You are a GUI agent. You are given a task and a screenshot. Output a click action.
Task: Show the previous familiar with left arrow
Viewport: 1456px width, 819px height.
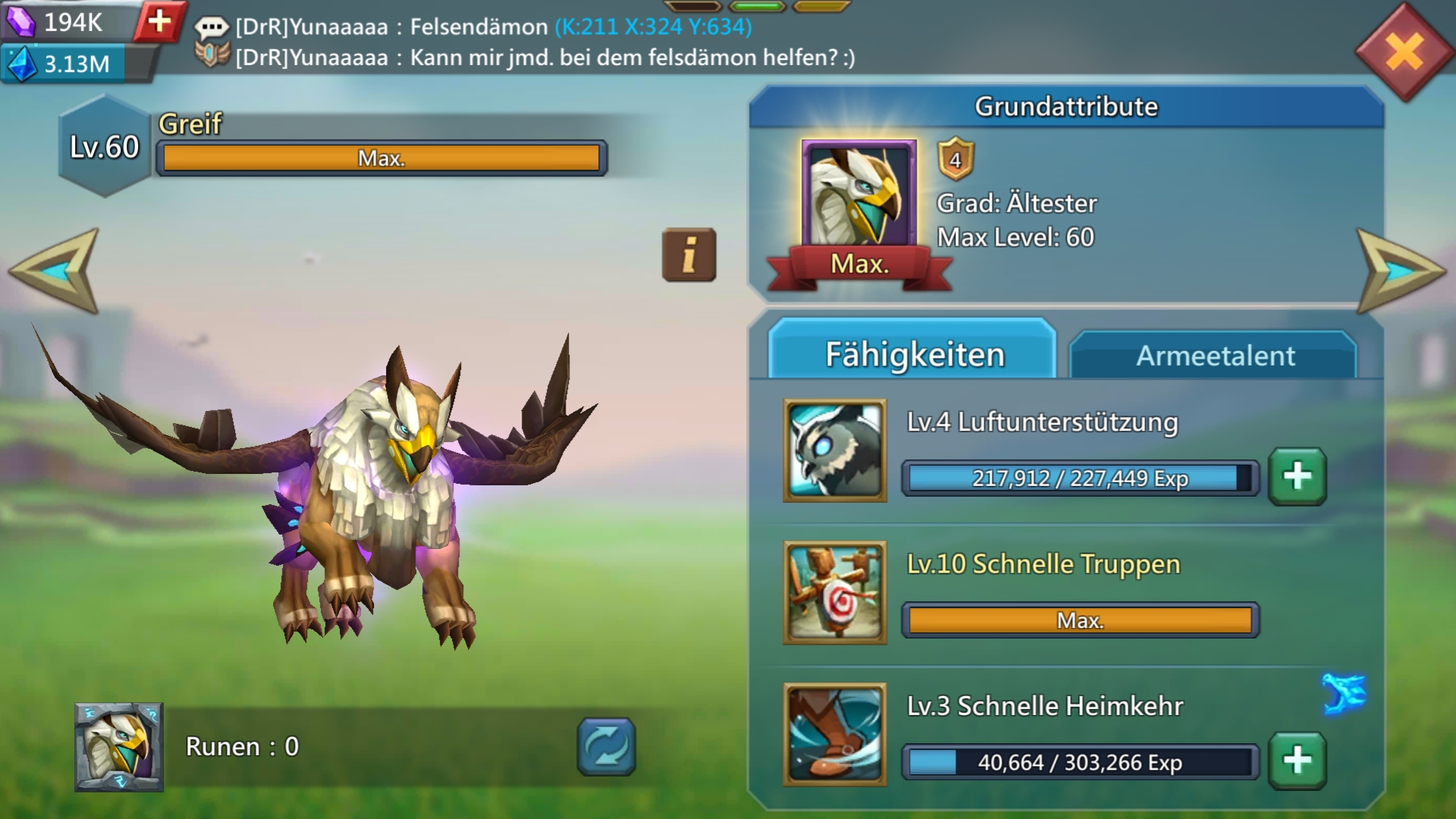click(x=57, y=271)
